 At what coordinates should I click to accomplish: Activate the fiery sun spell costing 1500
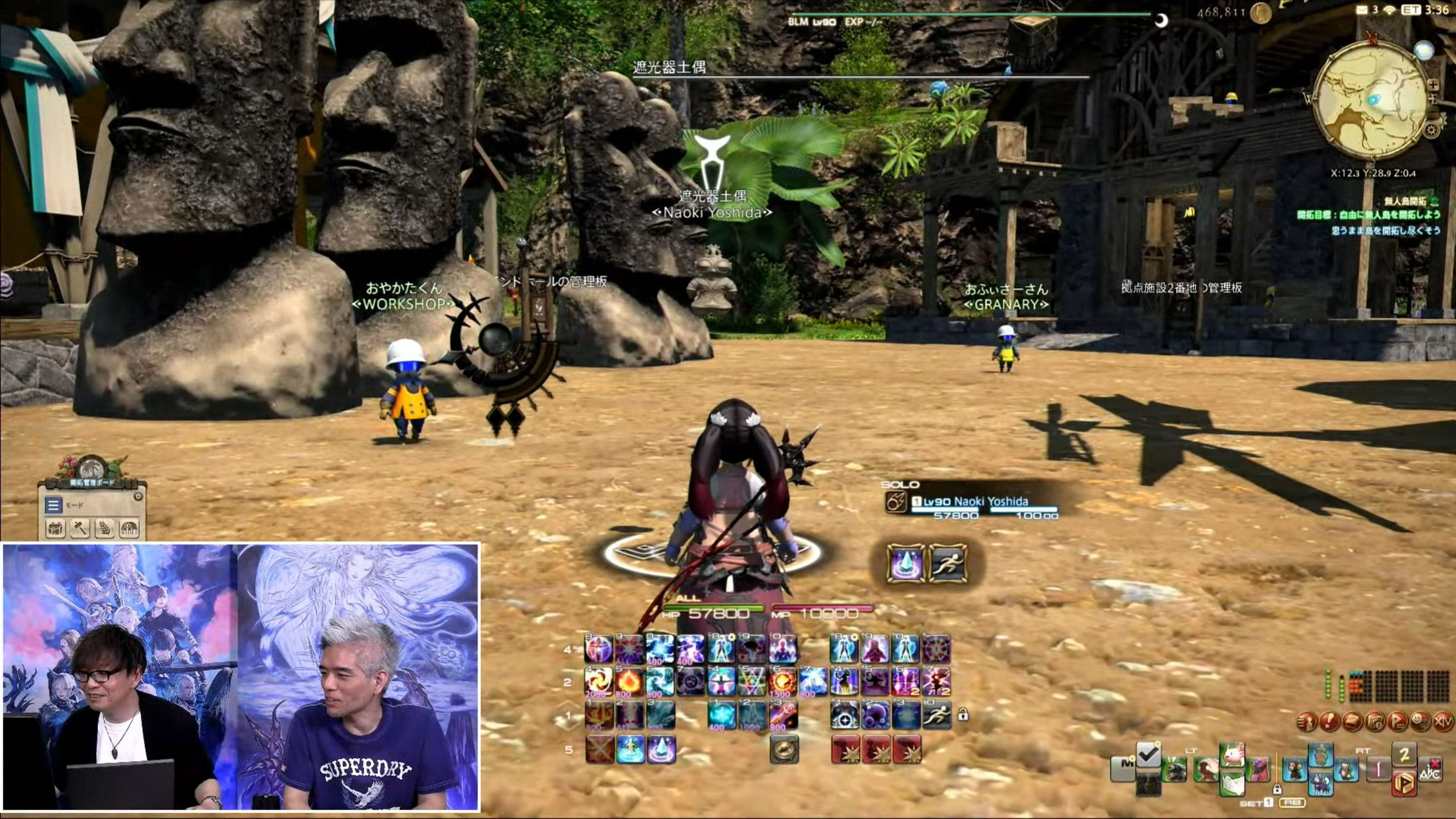click(783, 682)
